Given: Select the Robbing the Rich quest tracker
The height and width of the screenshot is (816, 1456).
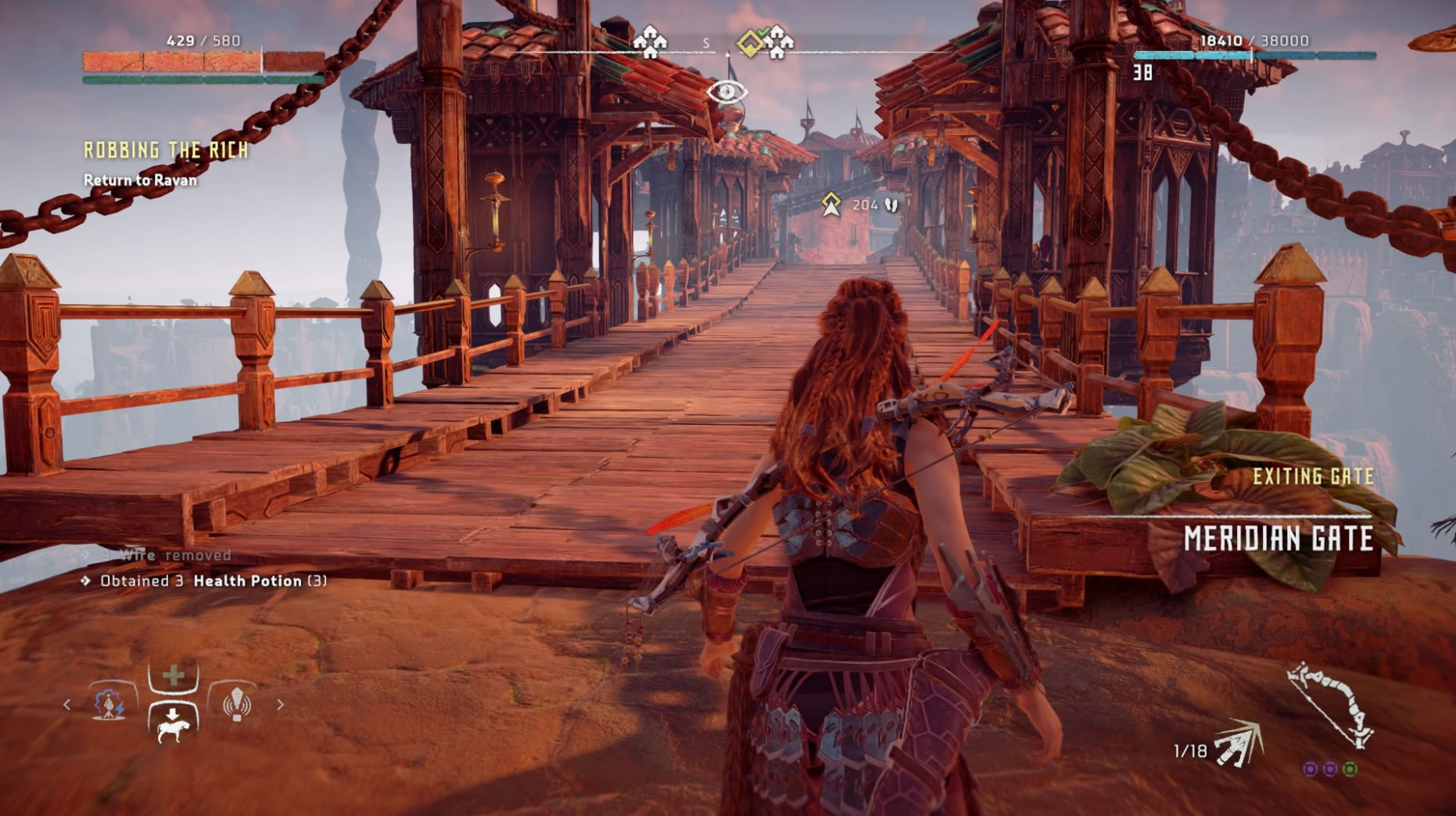Looking at the screenshot, I should coord(166,150).
